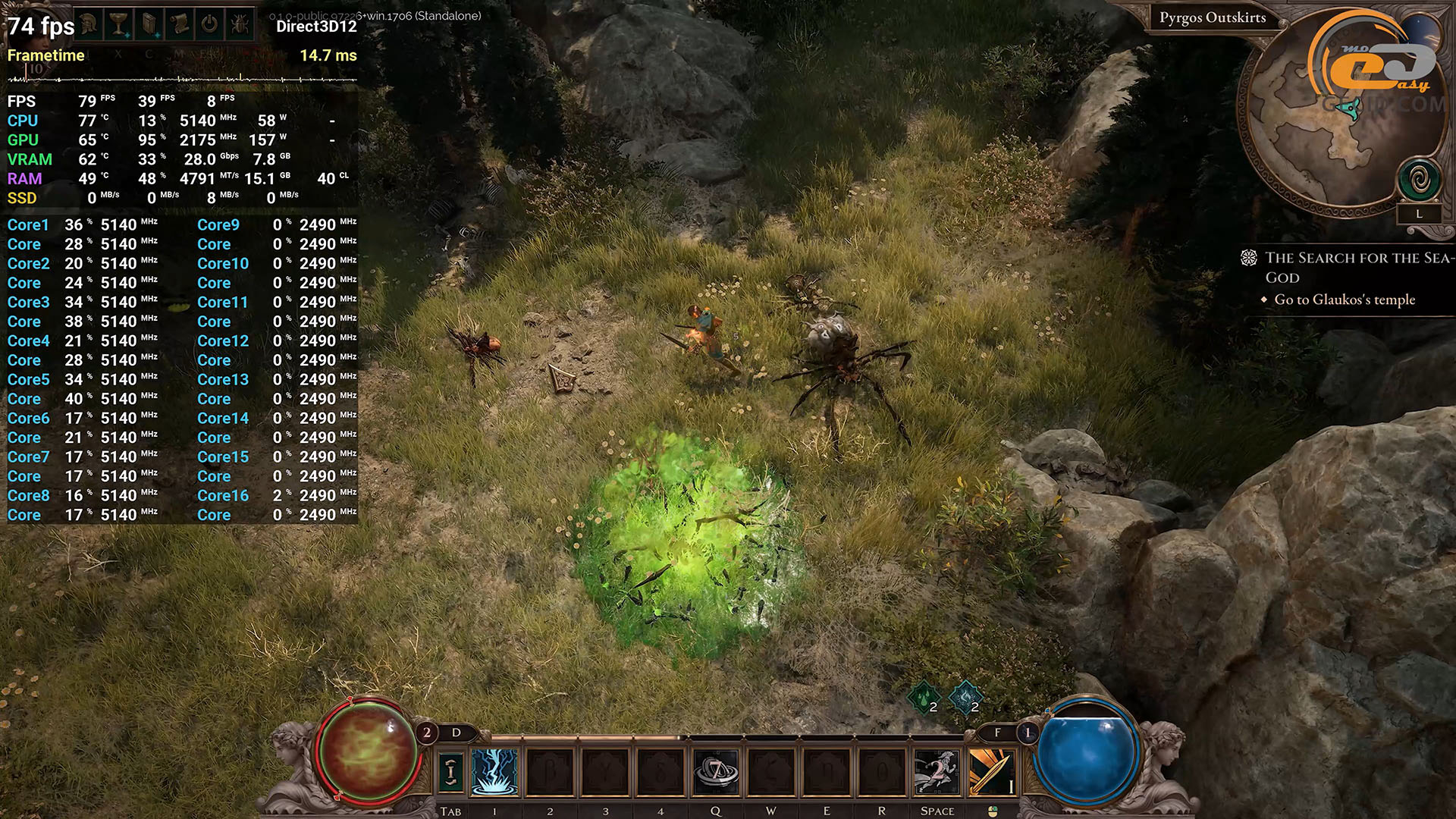Viewport: 1456px width, 819px height.
Task: Click the Go to Glaukos's temple objective
Action: click(x=1344, y=300)
